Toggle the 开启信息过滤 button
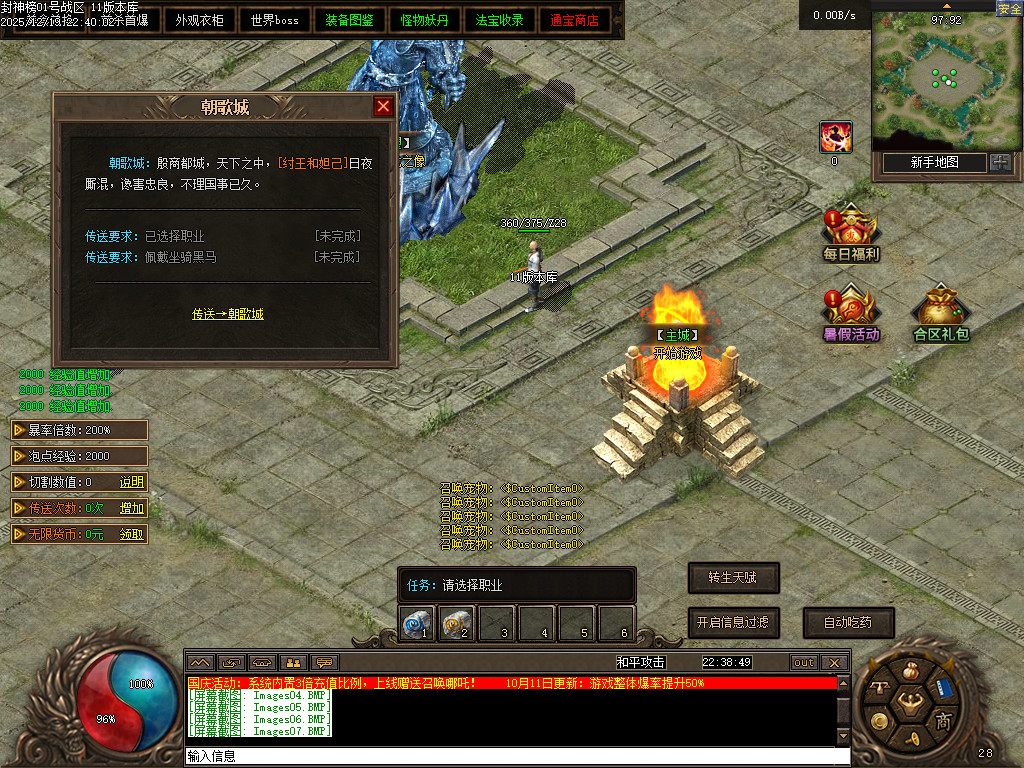 733,622
